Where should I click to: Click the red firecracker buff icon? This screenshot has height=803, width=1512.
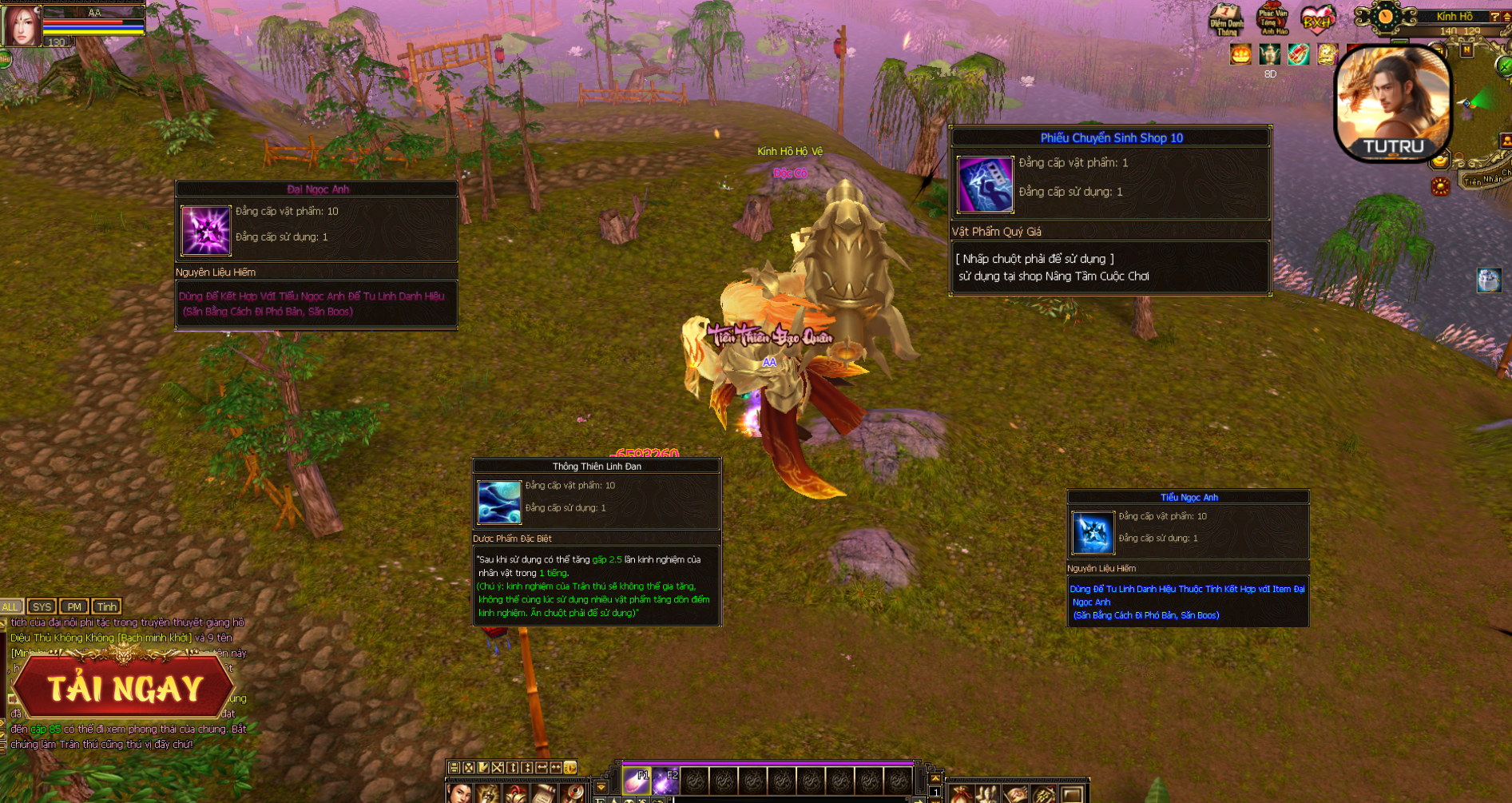click(x=1298, y=54)
